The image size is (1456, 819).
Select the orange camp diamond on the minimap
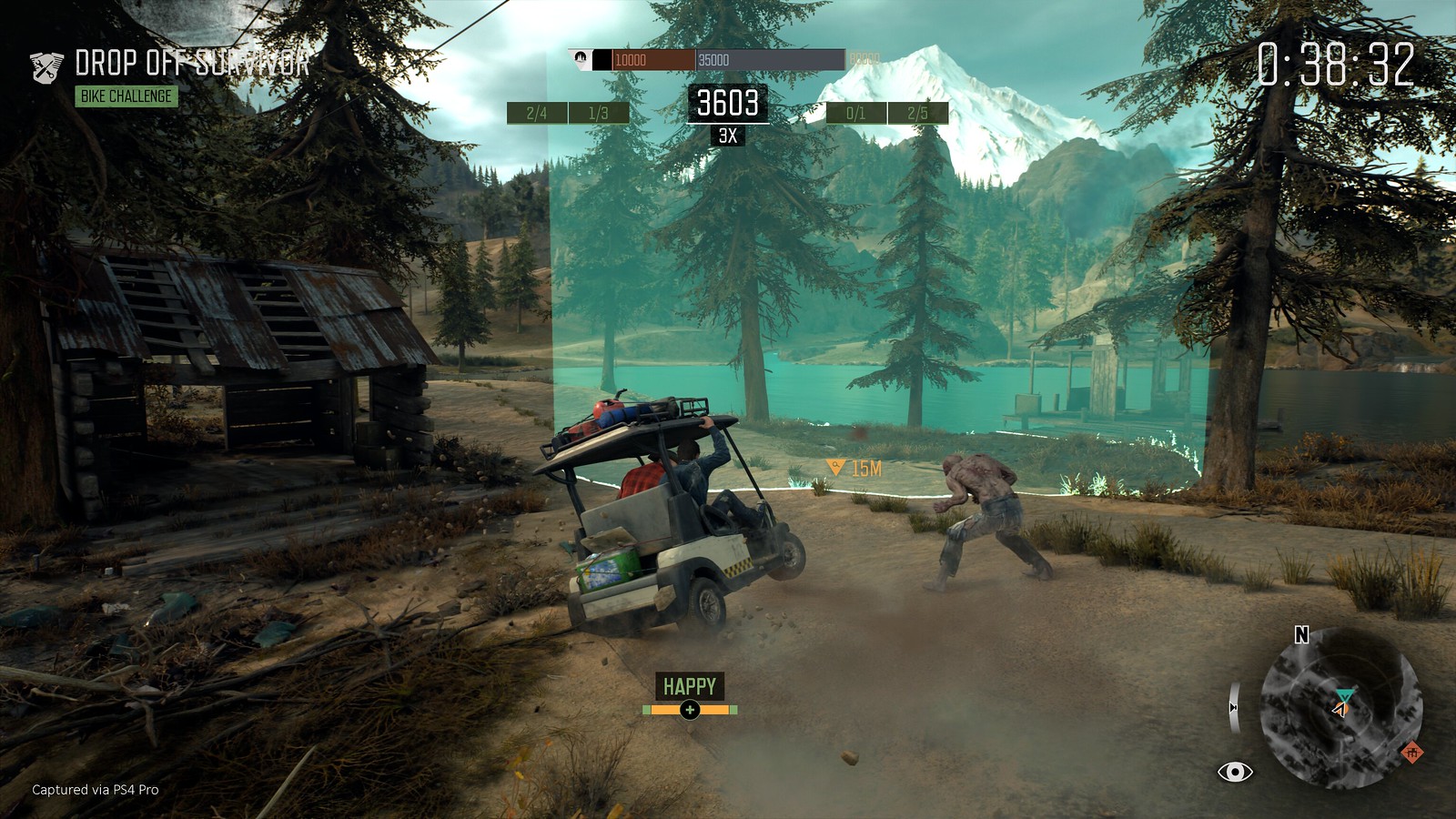tap(1413, 754)
